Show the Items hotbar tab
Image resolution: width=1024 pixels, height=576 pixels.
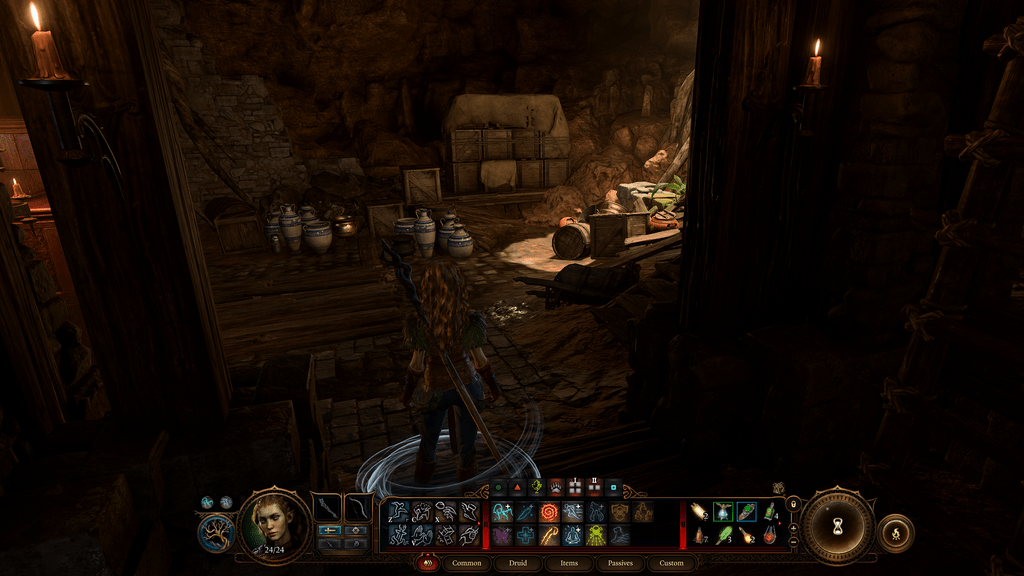click(x=568, y=563)
